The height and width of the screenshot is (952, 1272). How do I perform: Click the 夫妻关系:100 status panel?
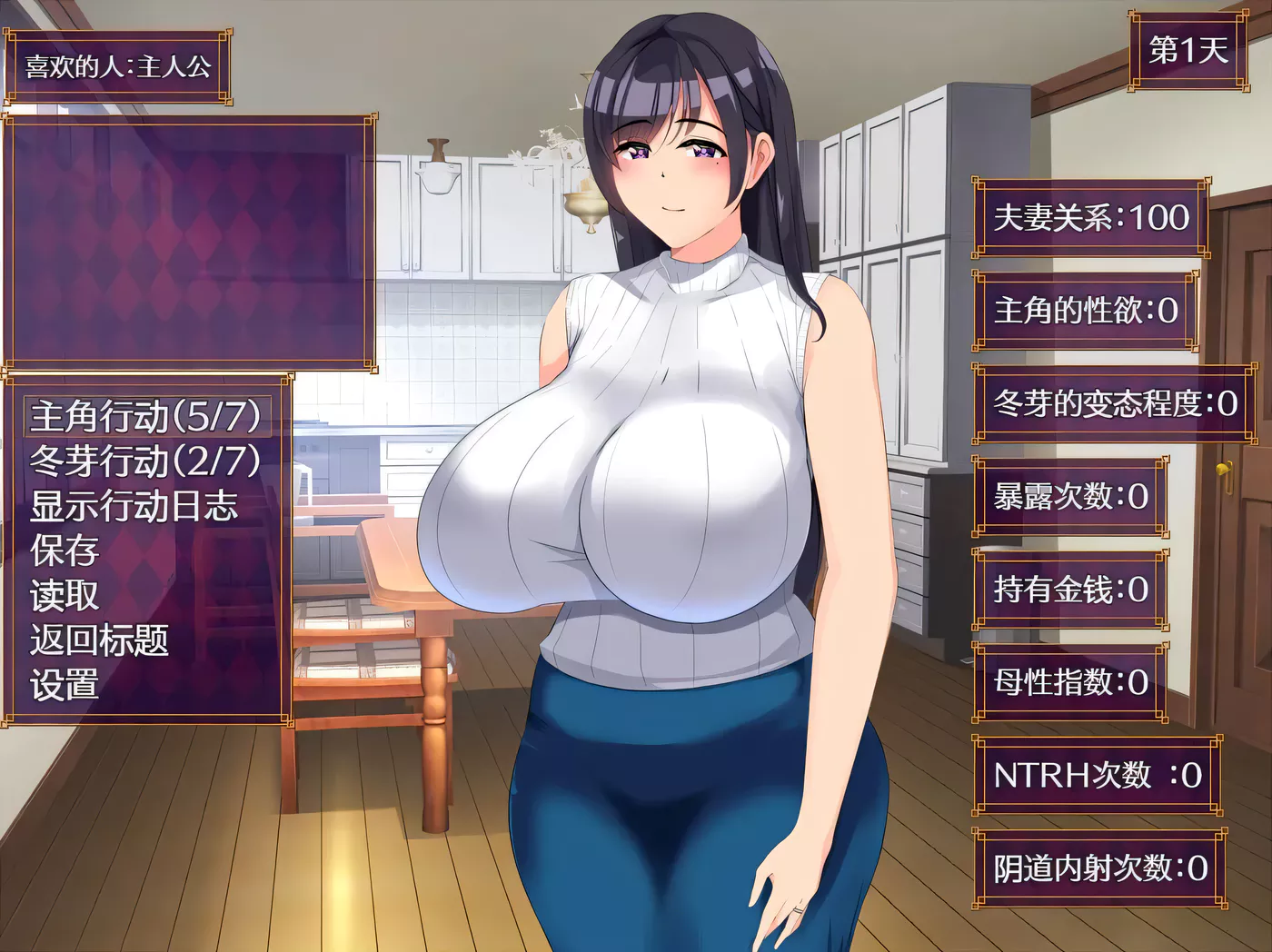(x=1090, y=220)
